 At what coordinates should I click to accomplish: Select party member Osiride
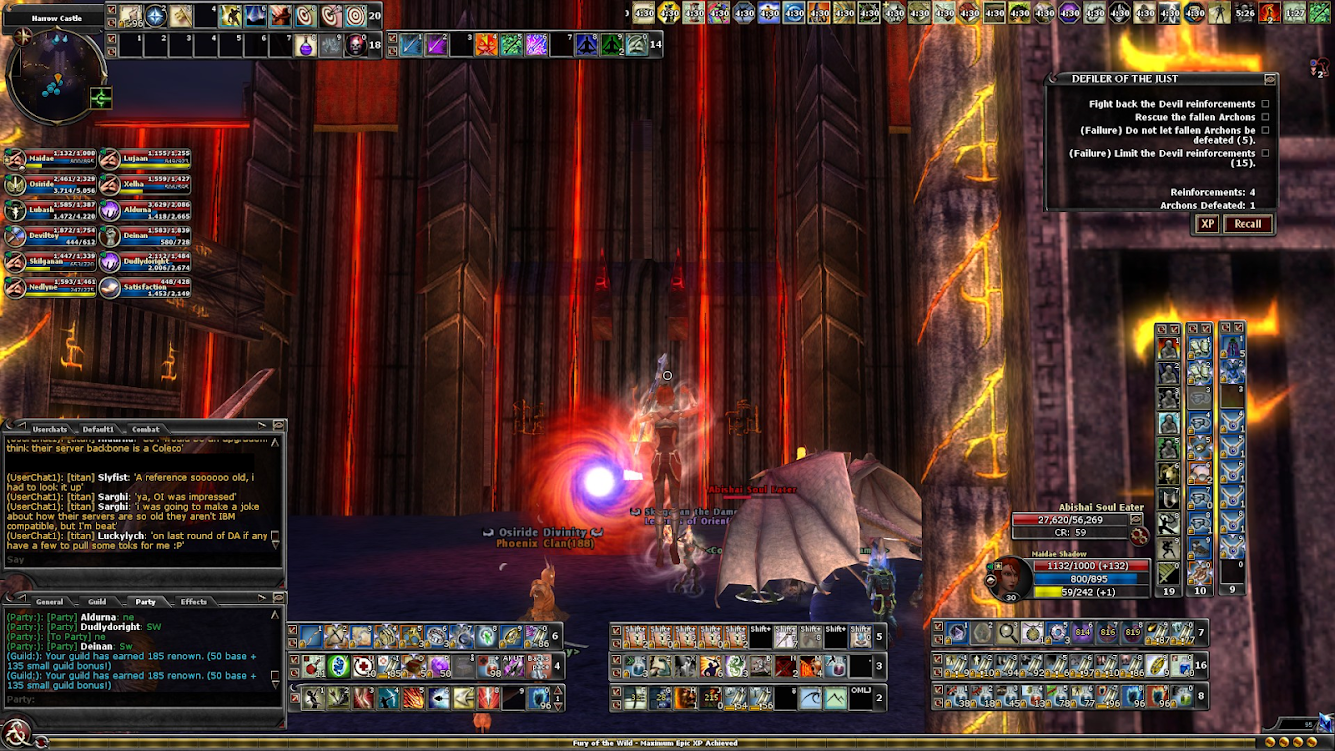pyautogui.click(x=50, y=184)
